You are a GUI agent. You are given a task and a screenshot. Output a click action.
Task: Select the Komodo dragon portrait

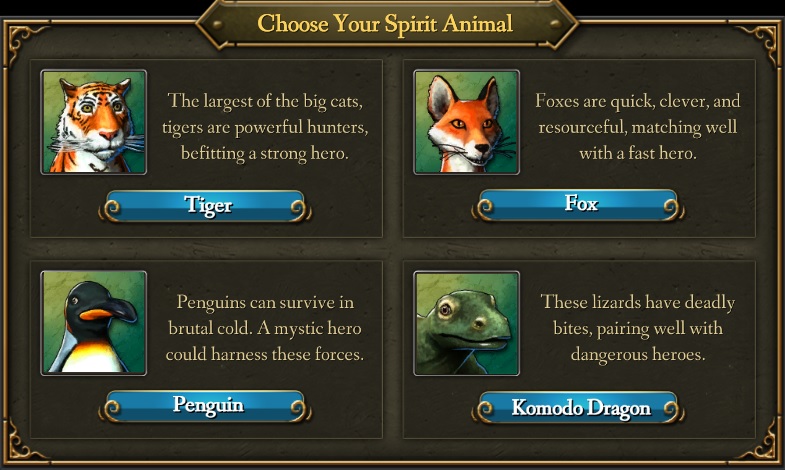tap(467, 322)
